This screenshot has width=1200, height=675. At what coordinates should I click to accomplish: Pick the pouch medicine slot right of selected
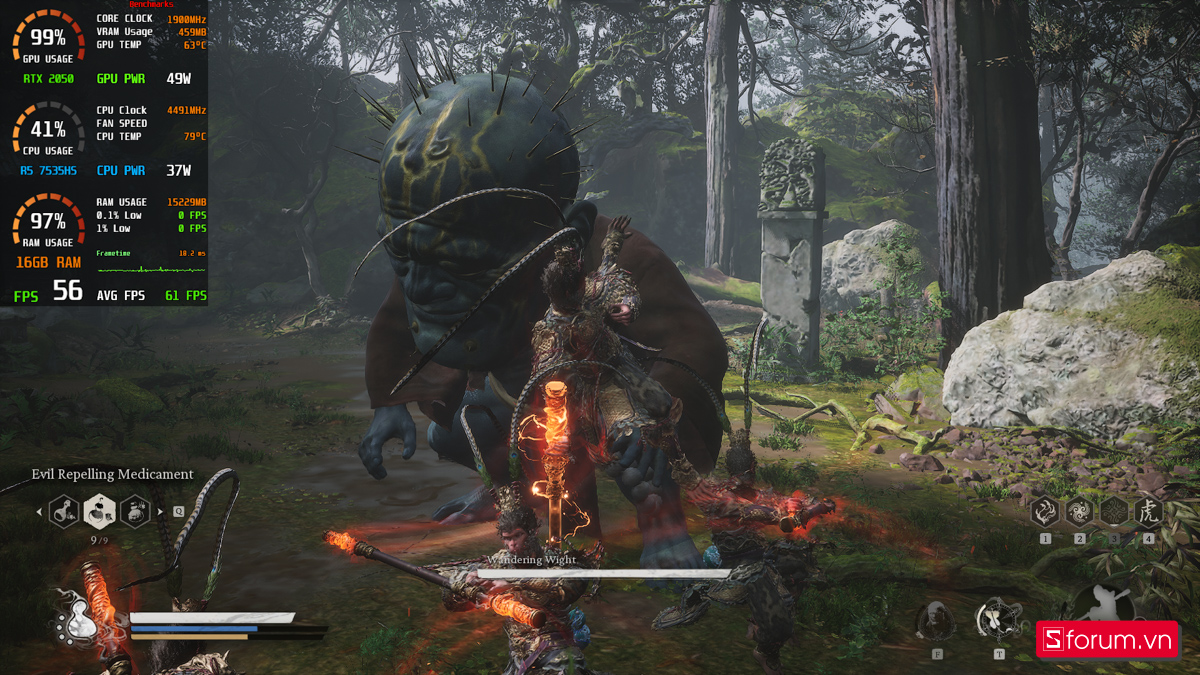[135, 512]
